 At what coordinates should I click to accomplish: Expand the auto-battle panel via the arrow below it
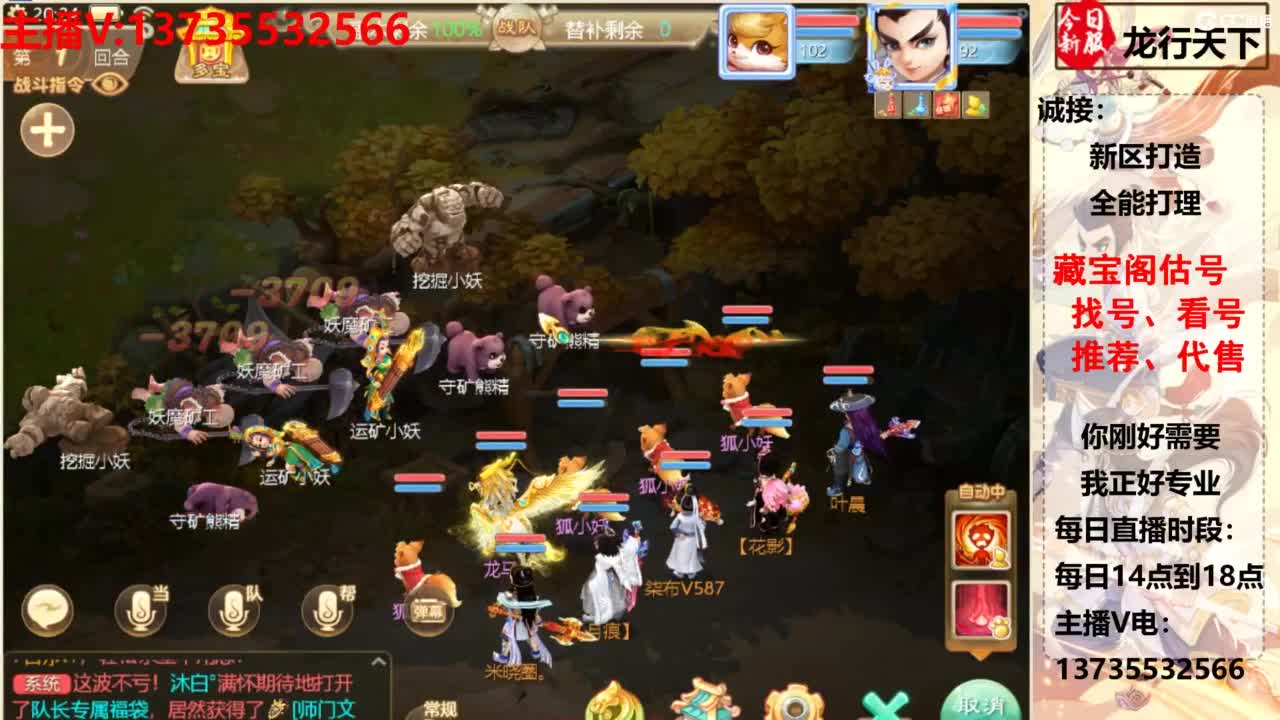click(x=980, y=652)
